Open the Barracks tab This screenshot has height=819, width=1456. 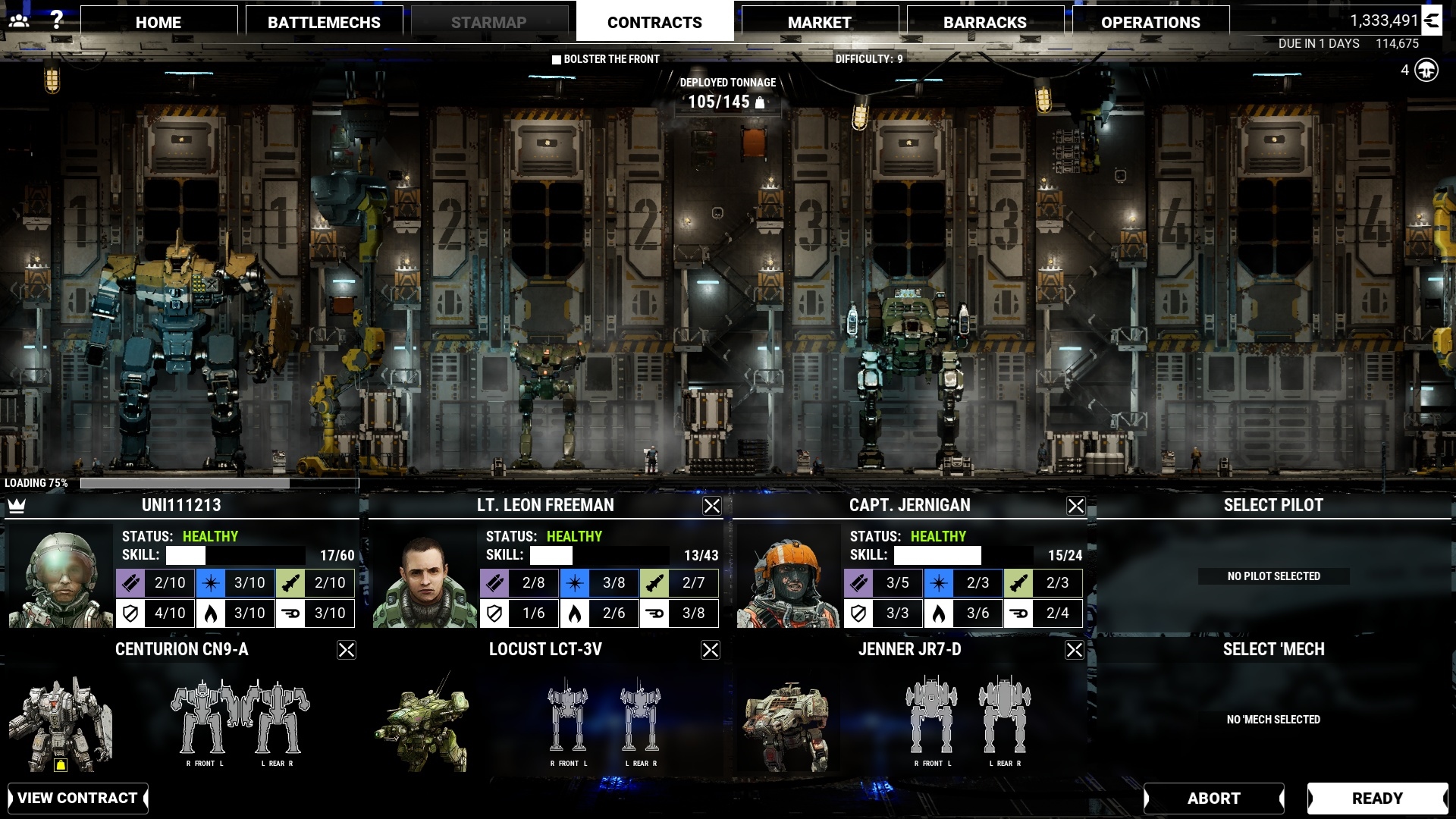984,23
